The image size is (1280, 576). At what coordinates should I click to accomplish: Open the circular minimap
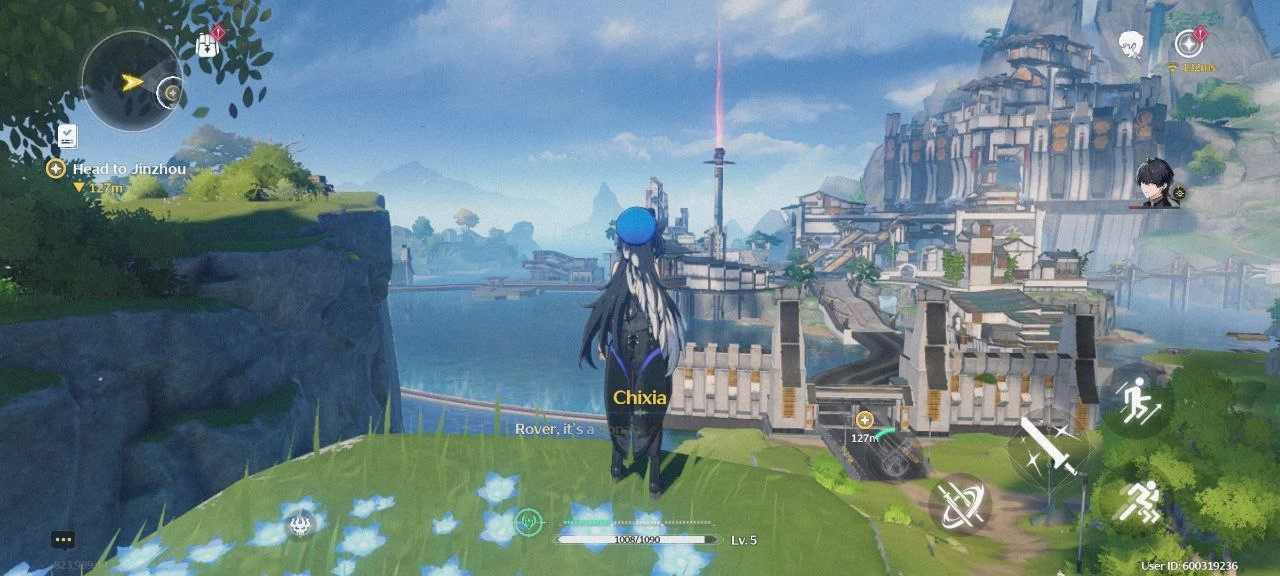click(x=131, y=80)
